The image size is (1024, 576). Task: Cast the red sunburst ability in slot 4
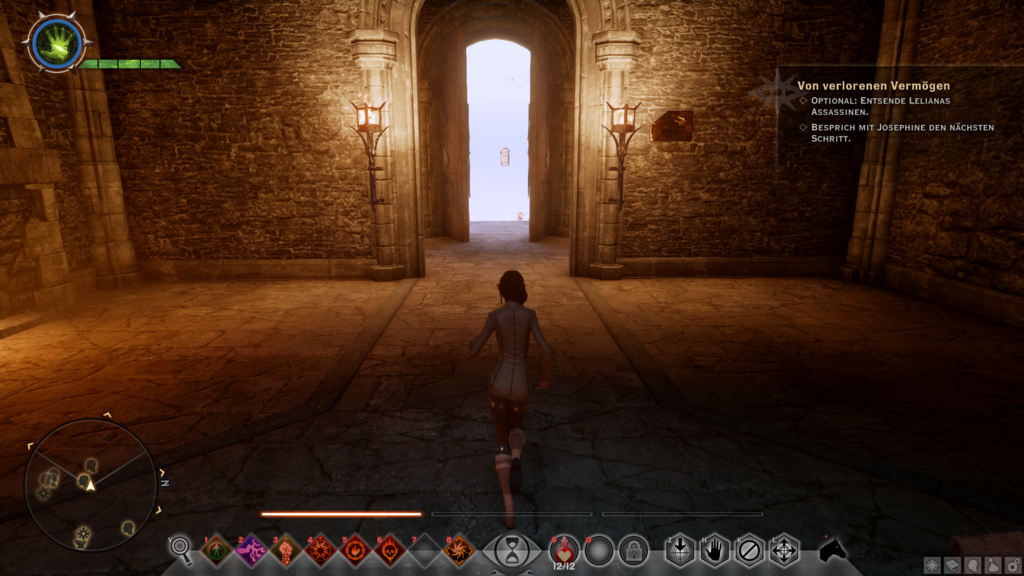tap(320, 549)
